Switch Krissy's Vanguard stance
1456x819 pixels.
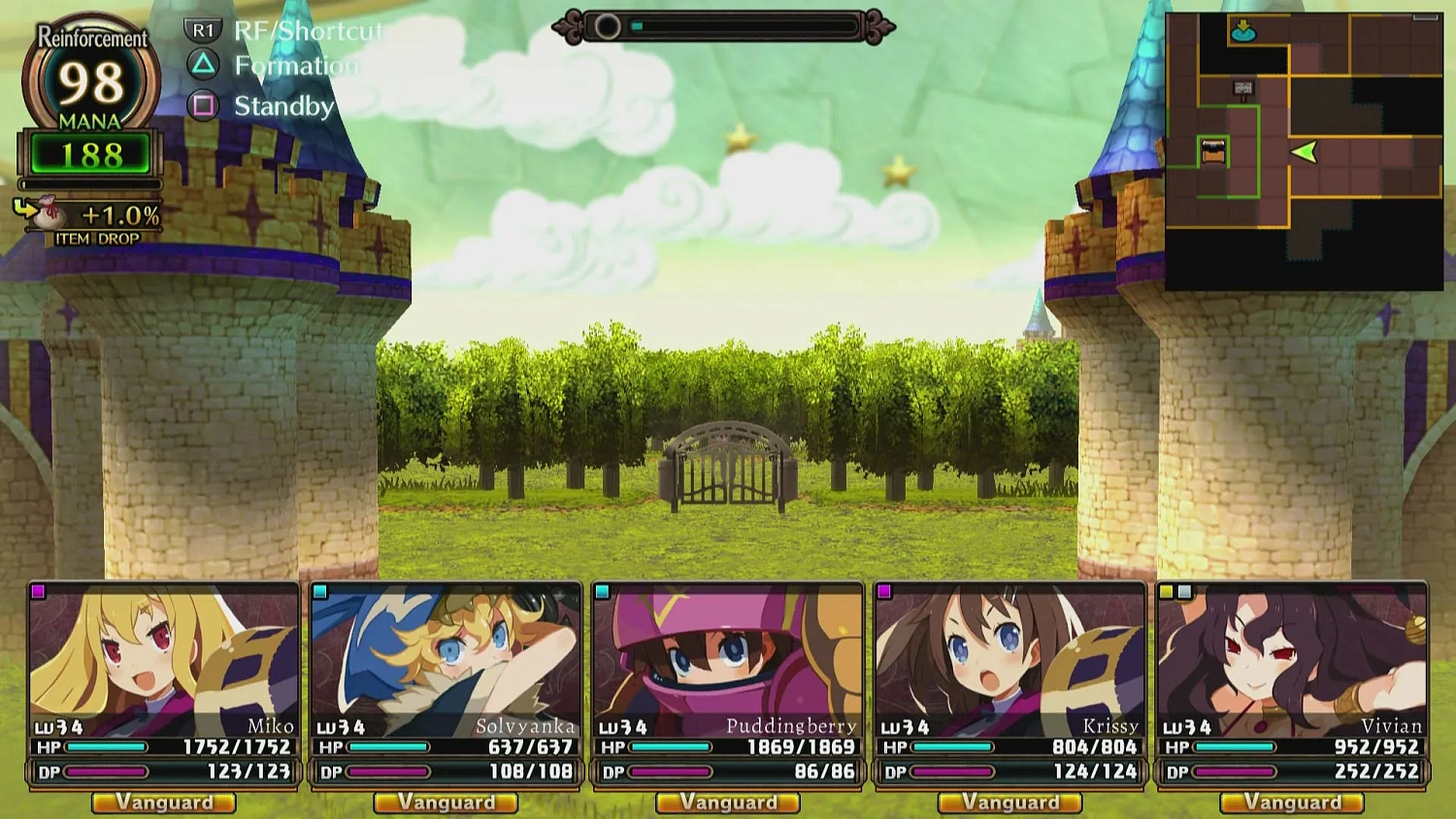[1010, 803]
